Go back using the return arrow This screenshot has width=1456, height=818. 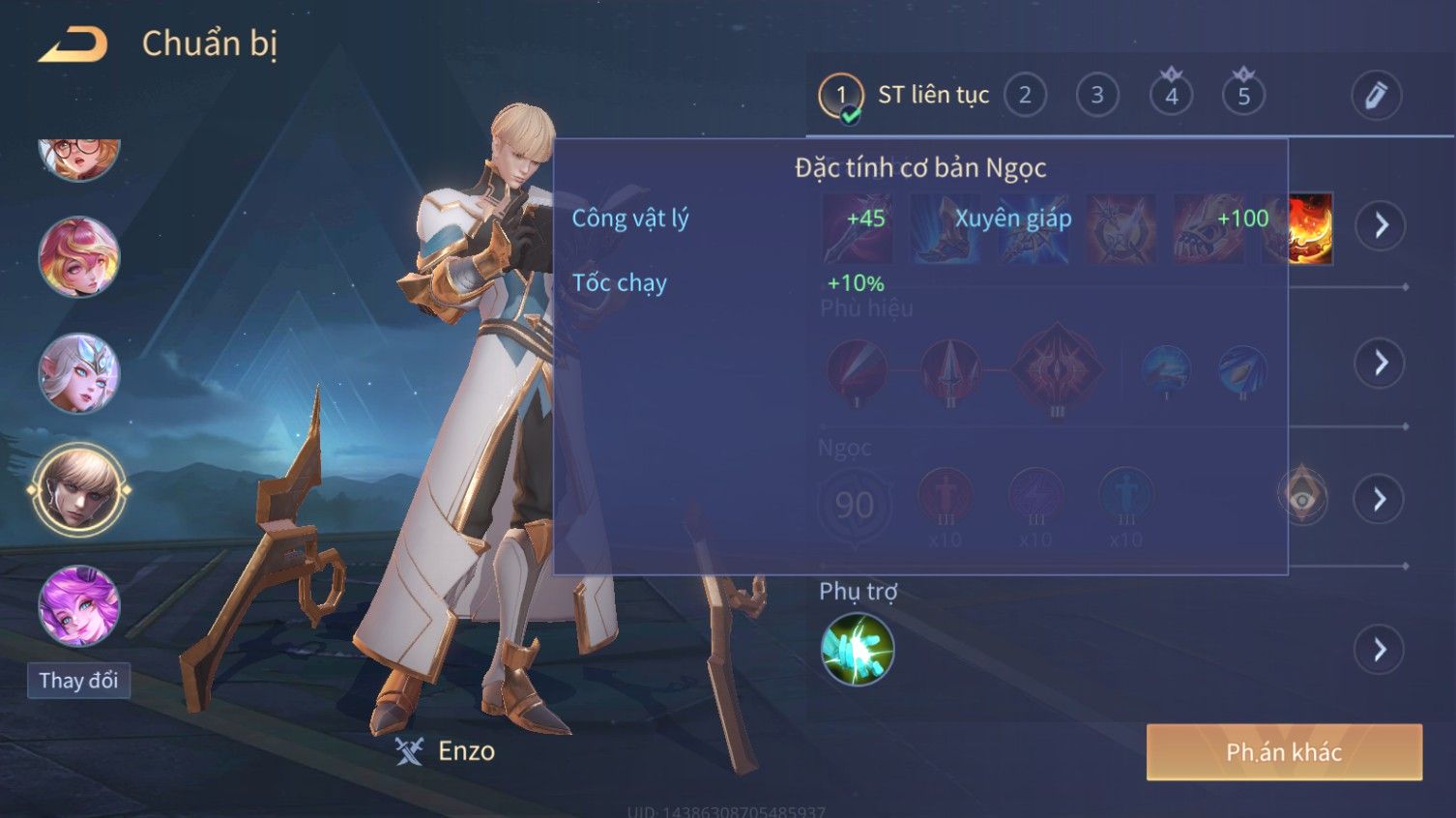(73, 44)
